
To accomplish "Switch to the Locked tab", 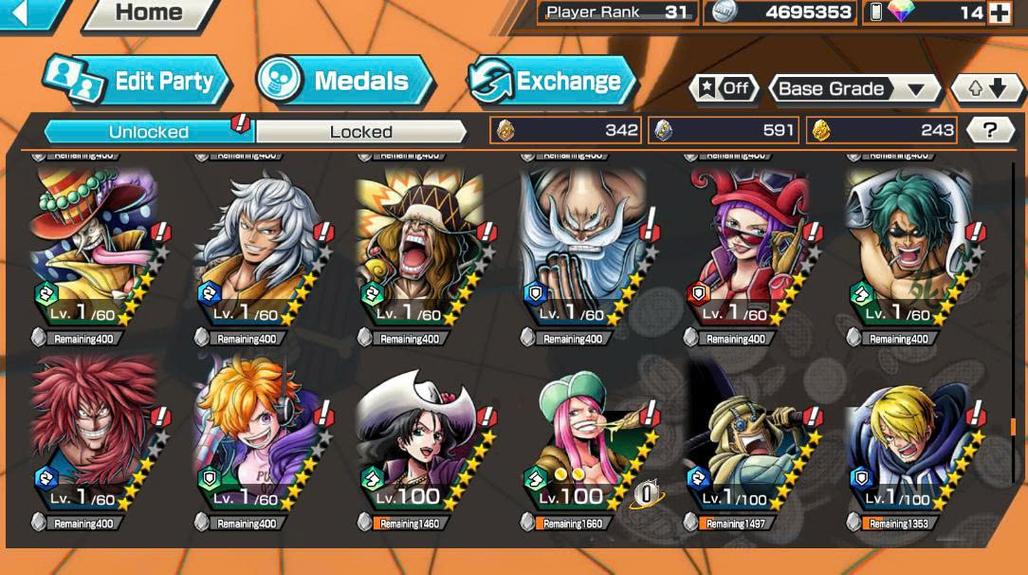I will [x=361, y=131].
